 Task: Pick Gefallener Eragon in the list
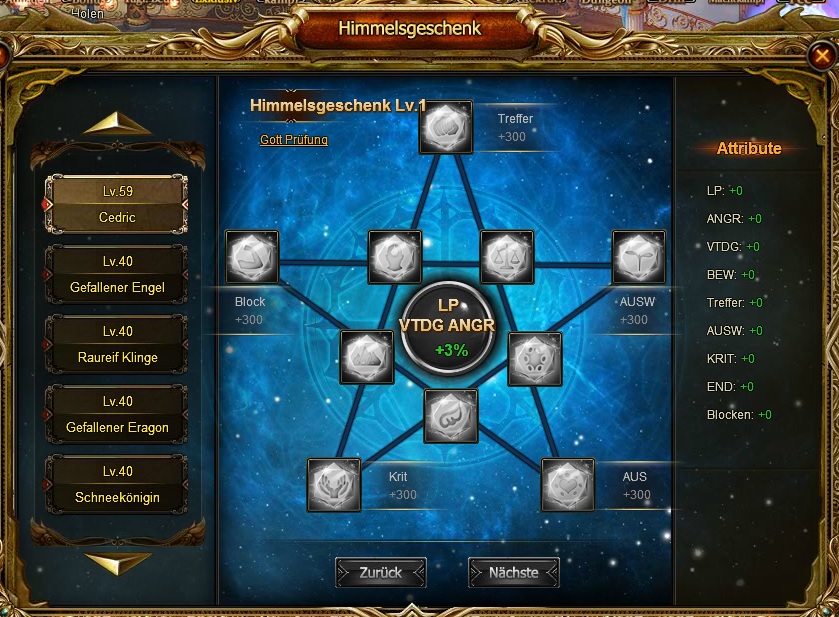tap(117, 415)
